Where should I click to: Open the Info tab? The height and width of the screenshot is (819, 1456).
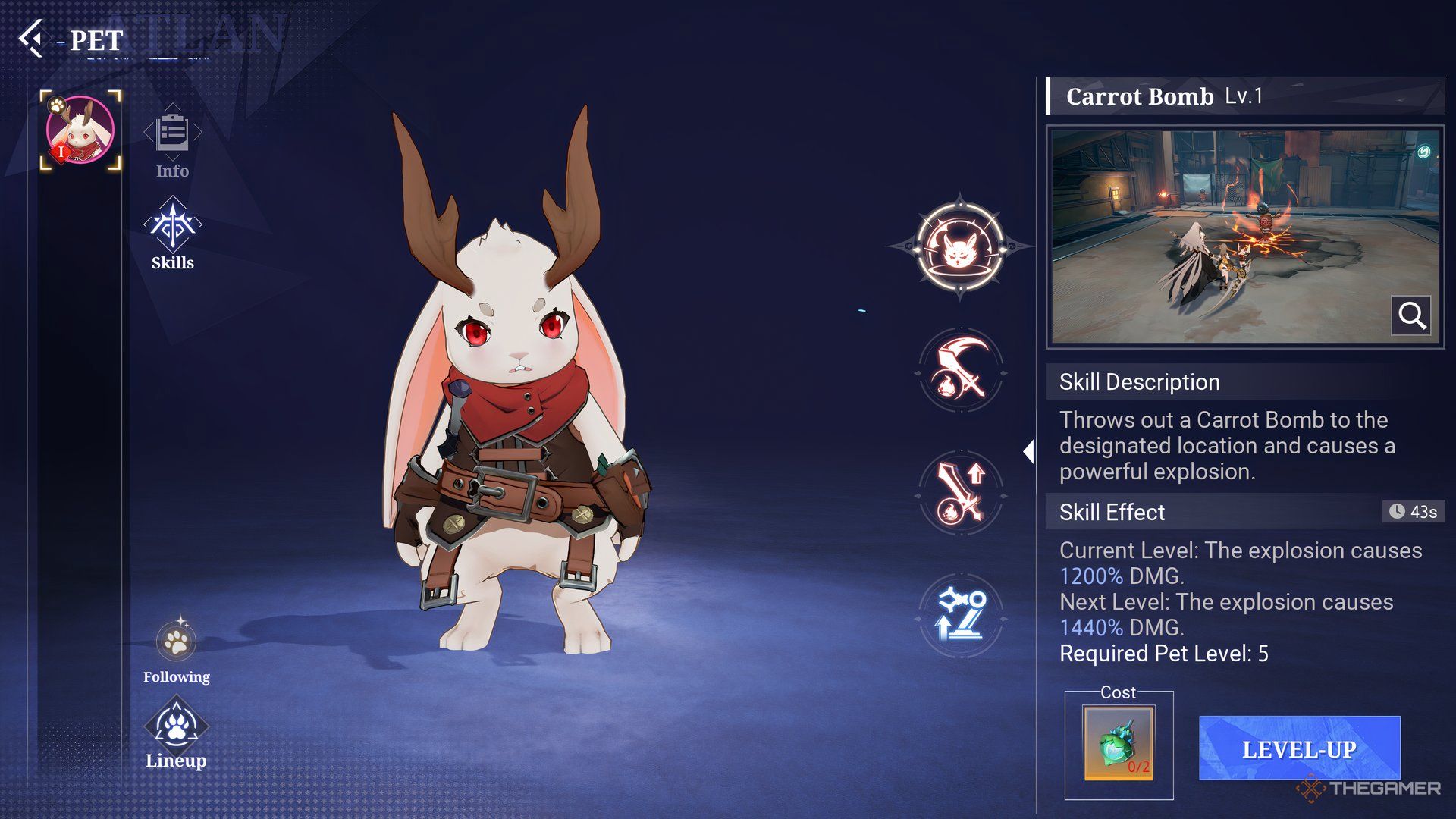[173, 141]
